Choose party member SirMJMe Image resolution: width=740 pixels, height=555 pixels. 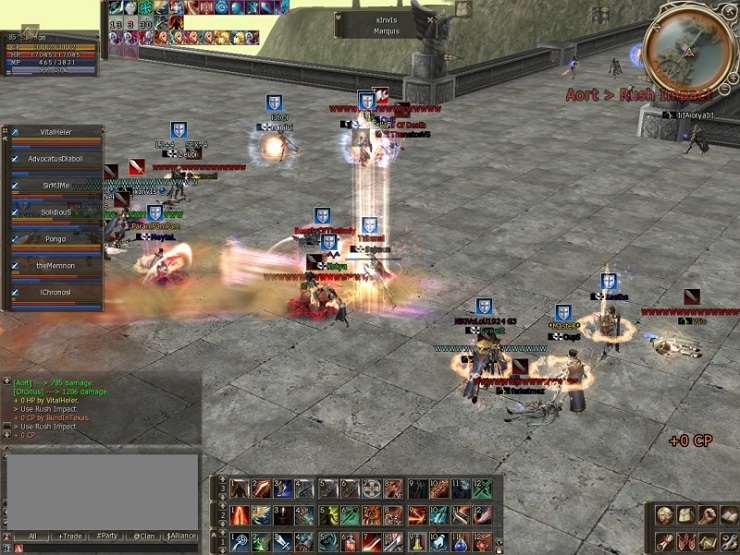pos(57,186)
